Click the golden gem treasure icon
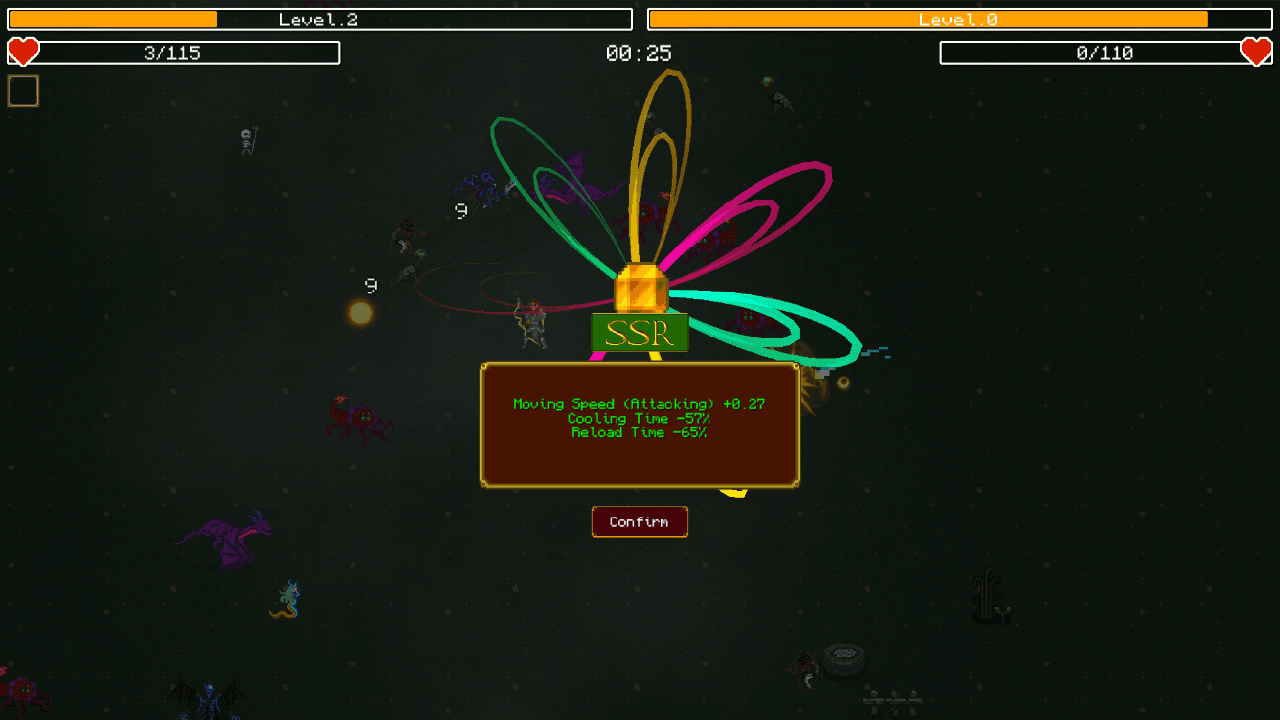The image size is (1280, 720). [640, 290]
